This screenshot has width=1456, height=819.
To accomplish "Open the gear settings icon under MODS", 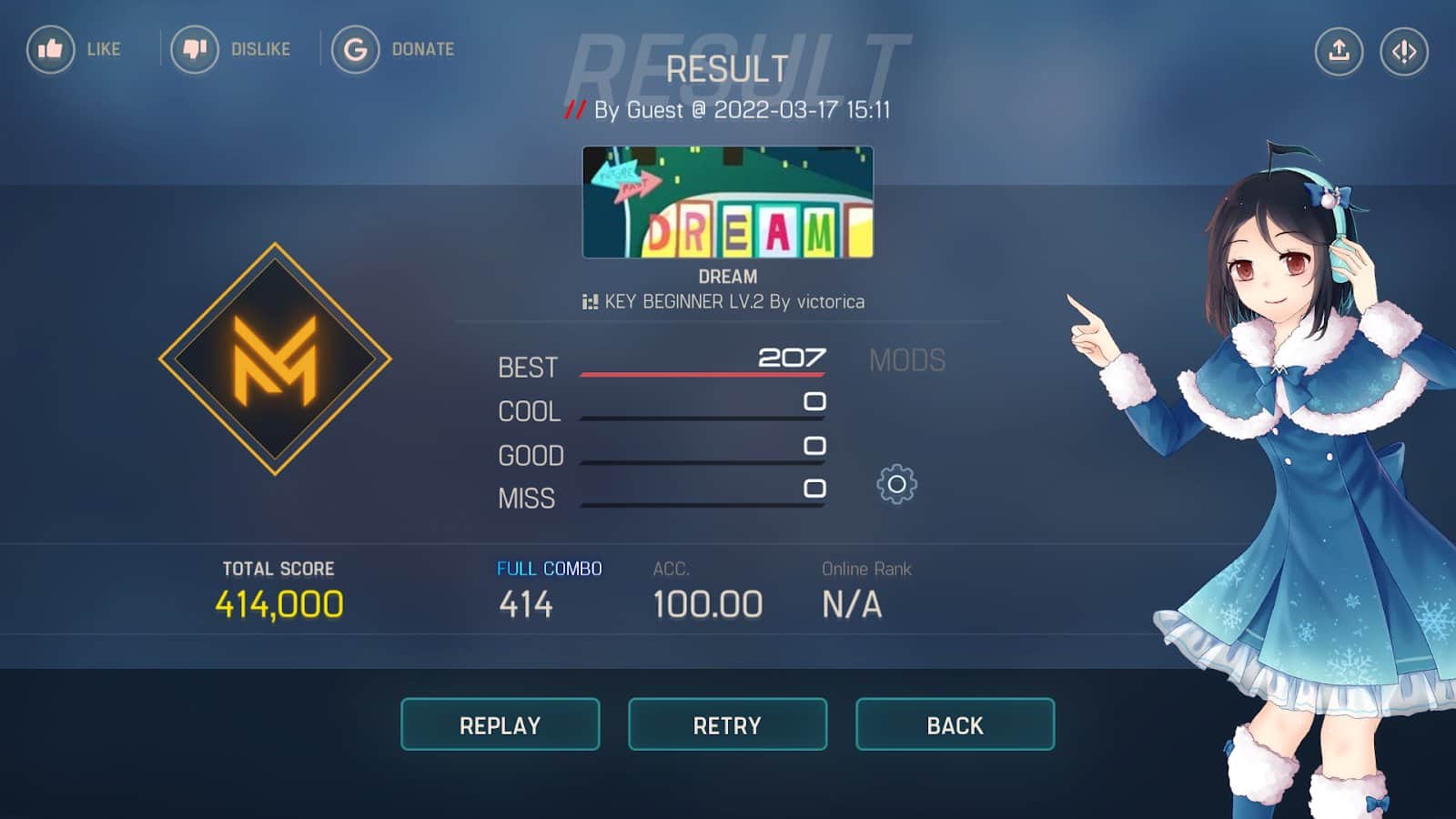I will click(x=896, y=485).
